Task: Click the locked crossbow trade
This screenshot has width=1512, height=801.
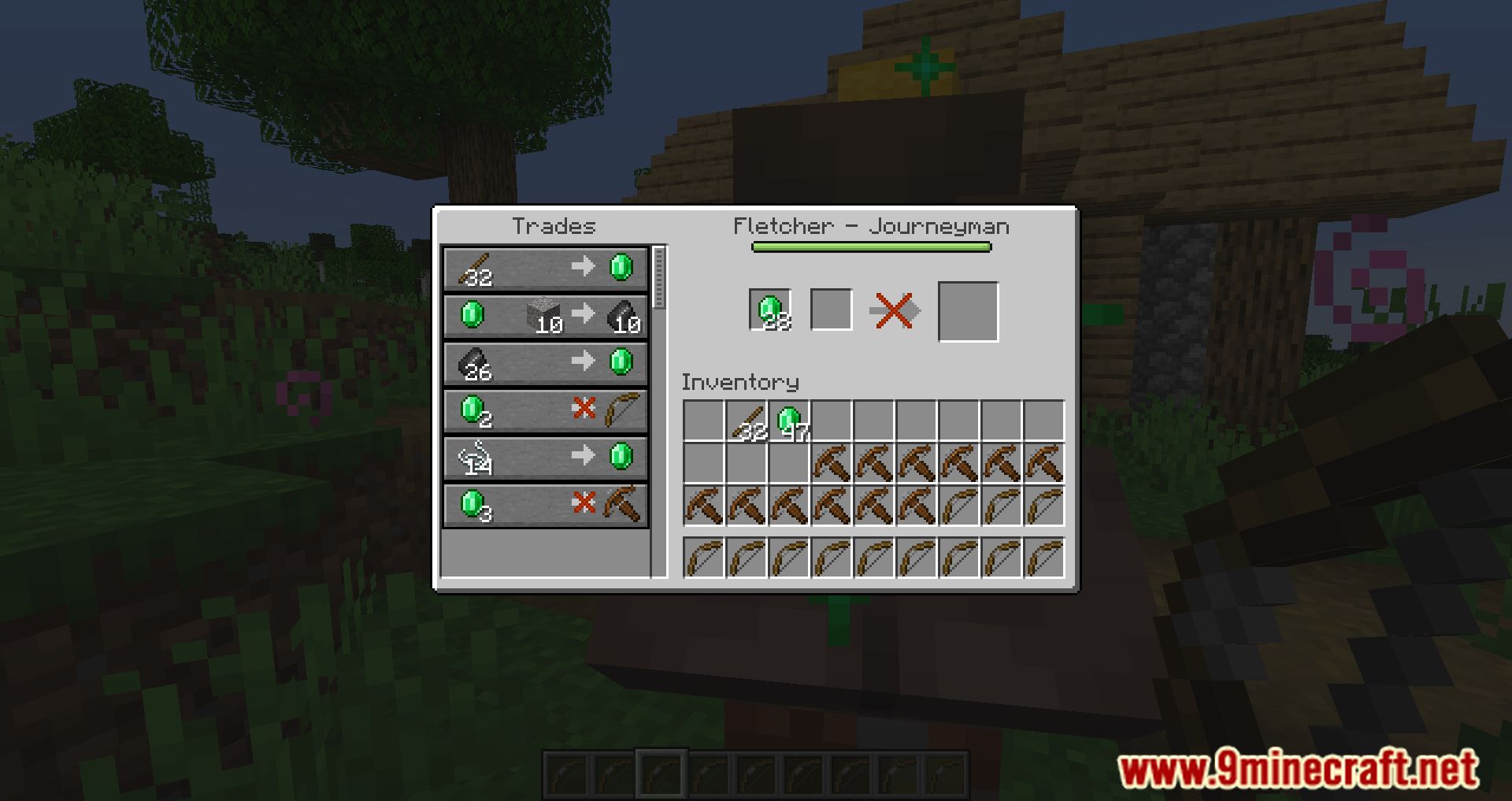Action: click(x=546, y=504)
